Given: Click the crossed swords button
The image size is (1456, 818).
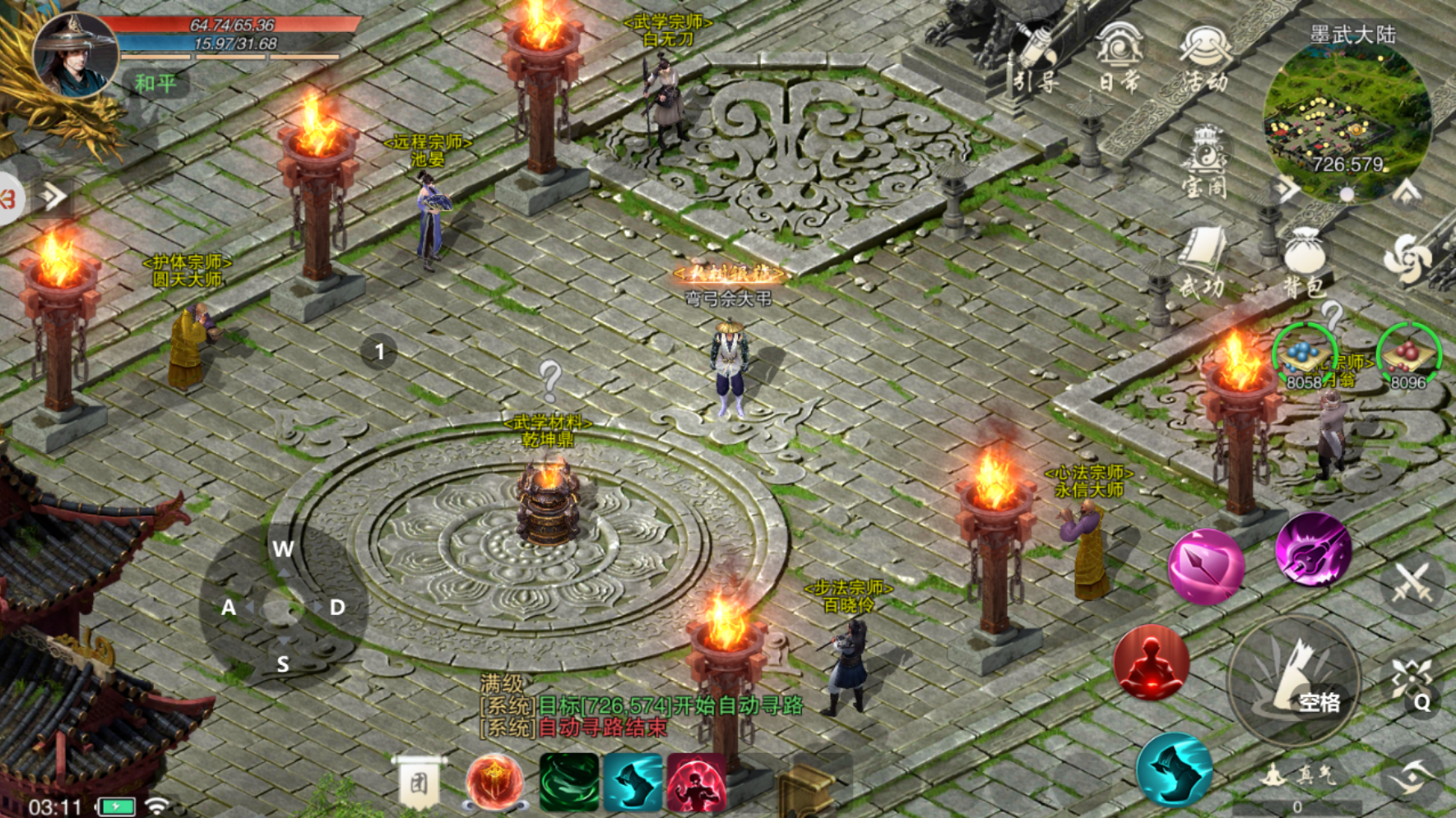Looking at the screenshot, I should [x=1412, y=583].
